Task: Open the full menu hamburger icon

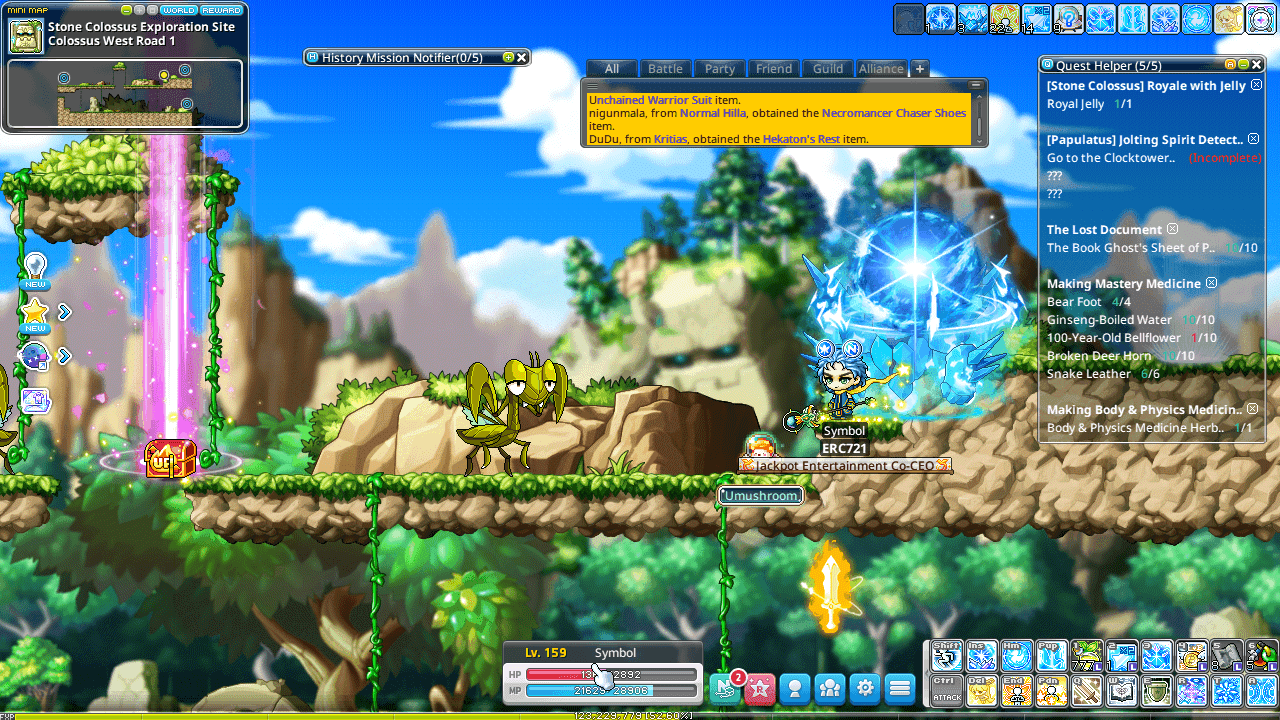Action: [x=901, y=688]
